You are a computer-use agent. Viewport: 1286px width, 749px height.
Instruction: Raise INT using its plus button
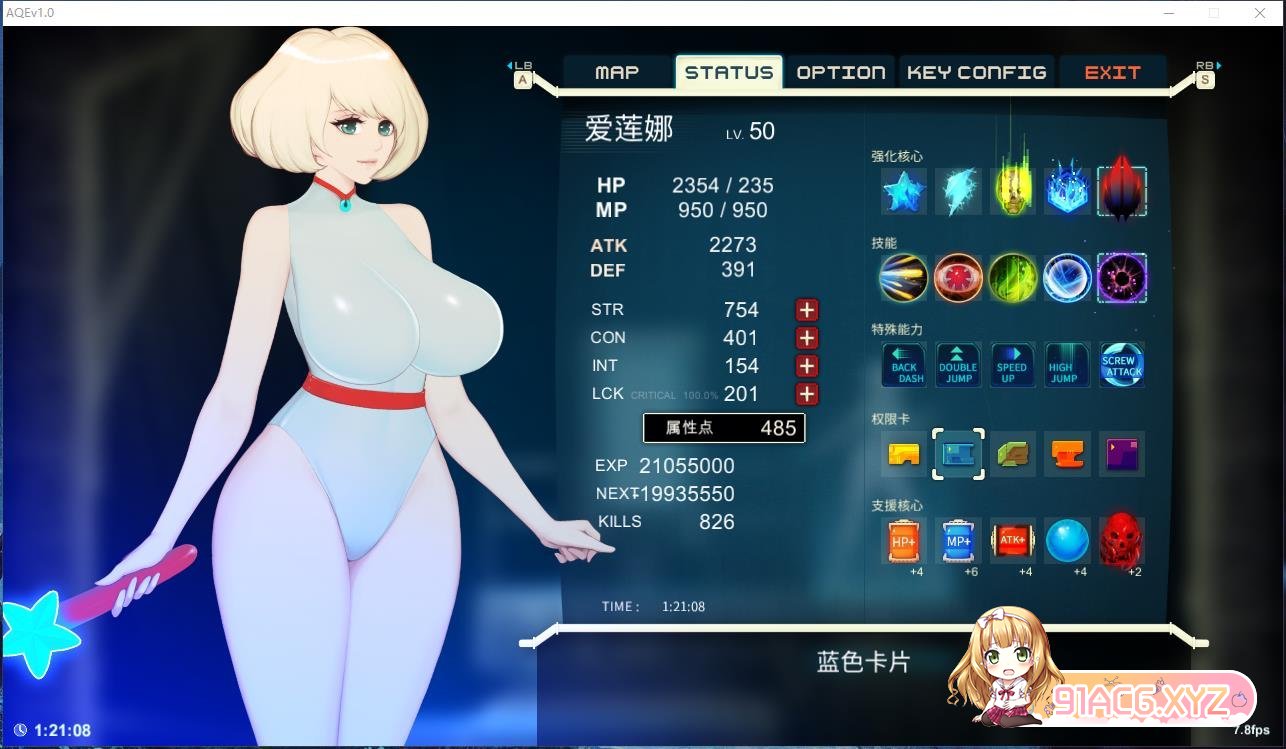pos(807,366)
